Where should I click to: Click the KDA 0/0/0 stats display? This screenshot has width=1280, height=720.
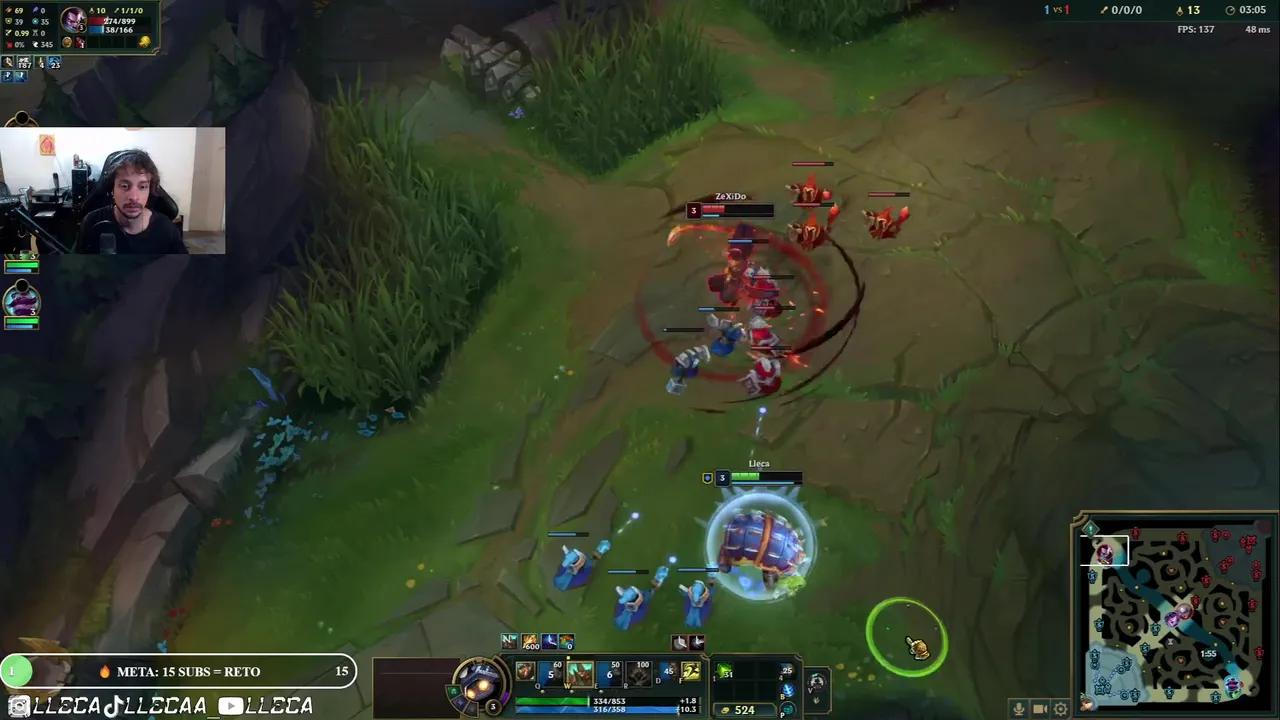tap(1122, 10)
